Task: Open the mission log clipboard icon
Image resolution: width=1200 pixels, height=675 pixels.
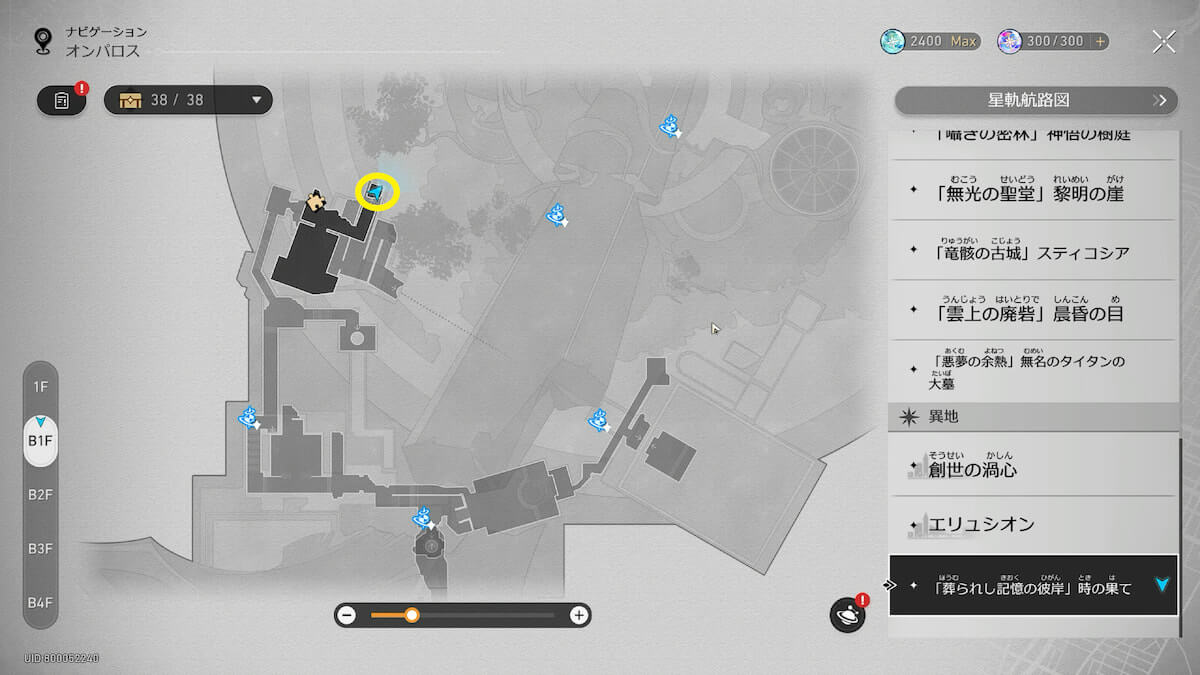Action: pos(61,100)
